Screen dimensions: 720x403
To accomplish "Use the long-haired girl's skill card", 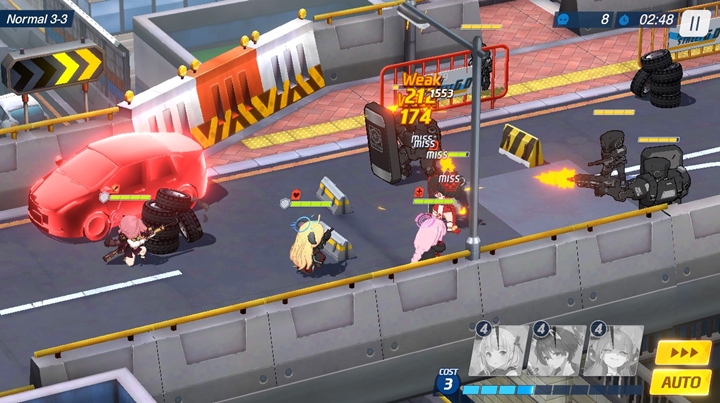I will pos(613,351).
